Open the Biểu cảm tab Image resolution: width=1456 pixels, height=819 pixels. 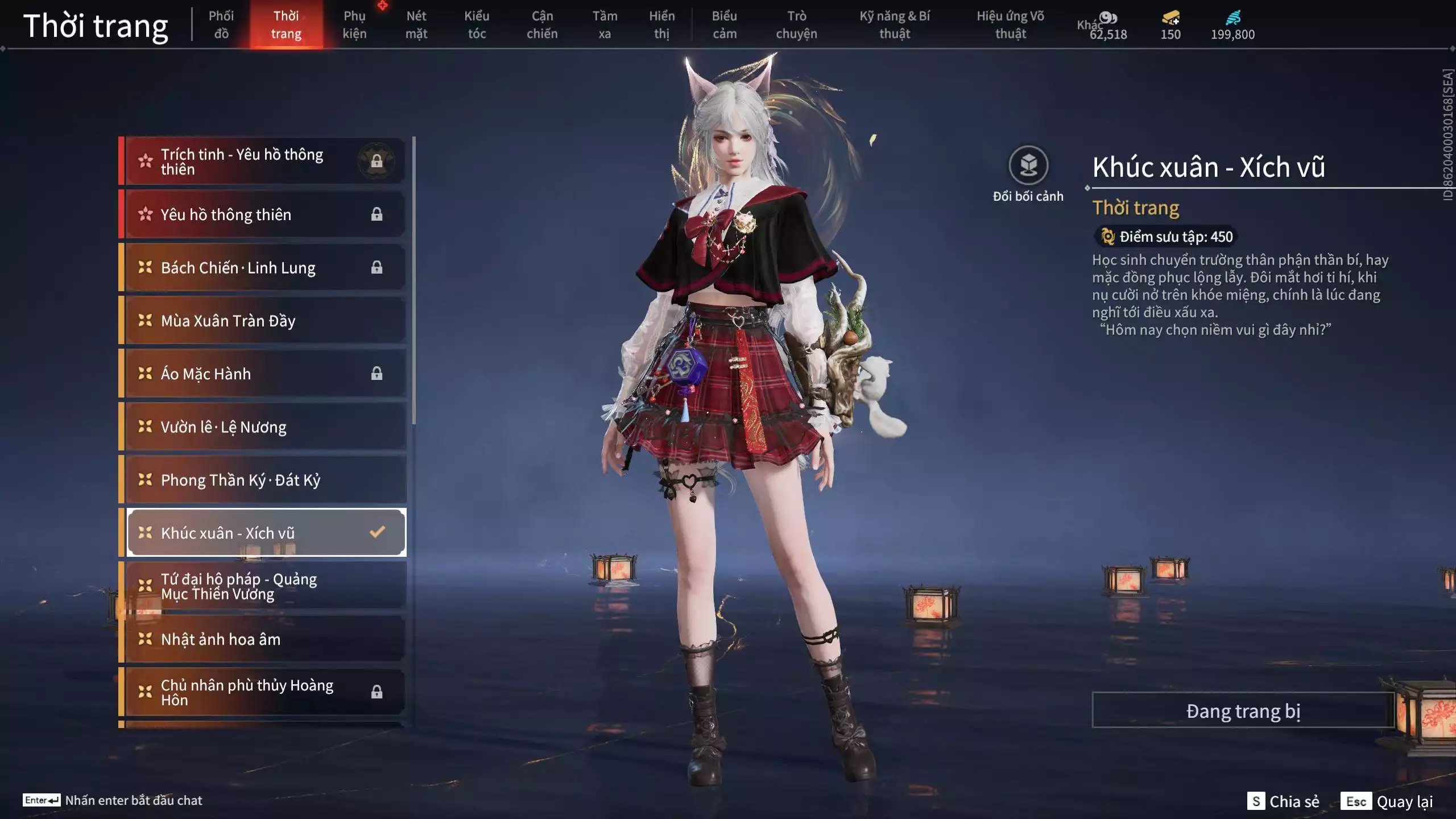(x=725, y=24)
